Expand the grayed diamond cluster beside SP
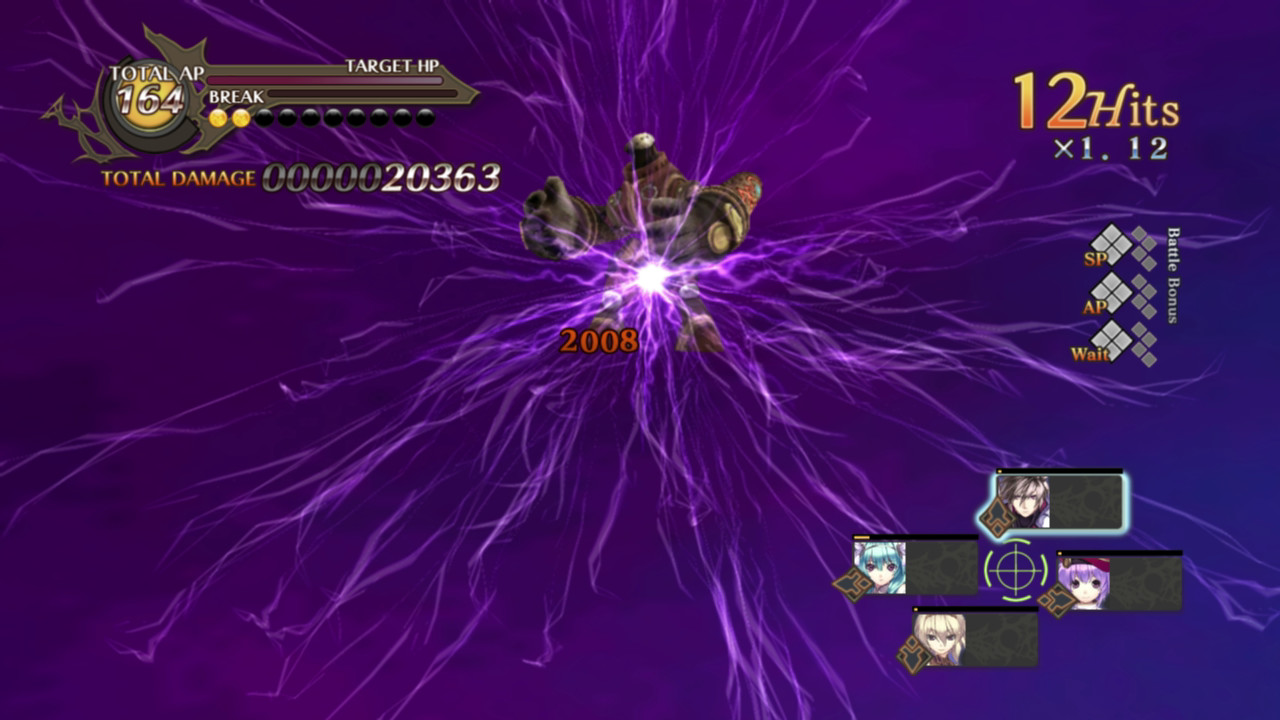The height and width of the screenshot is (720, 1280). tap(1145, 247)
